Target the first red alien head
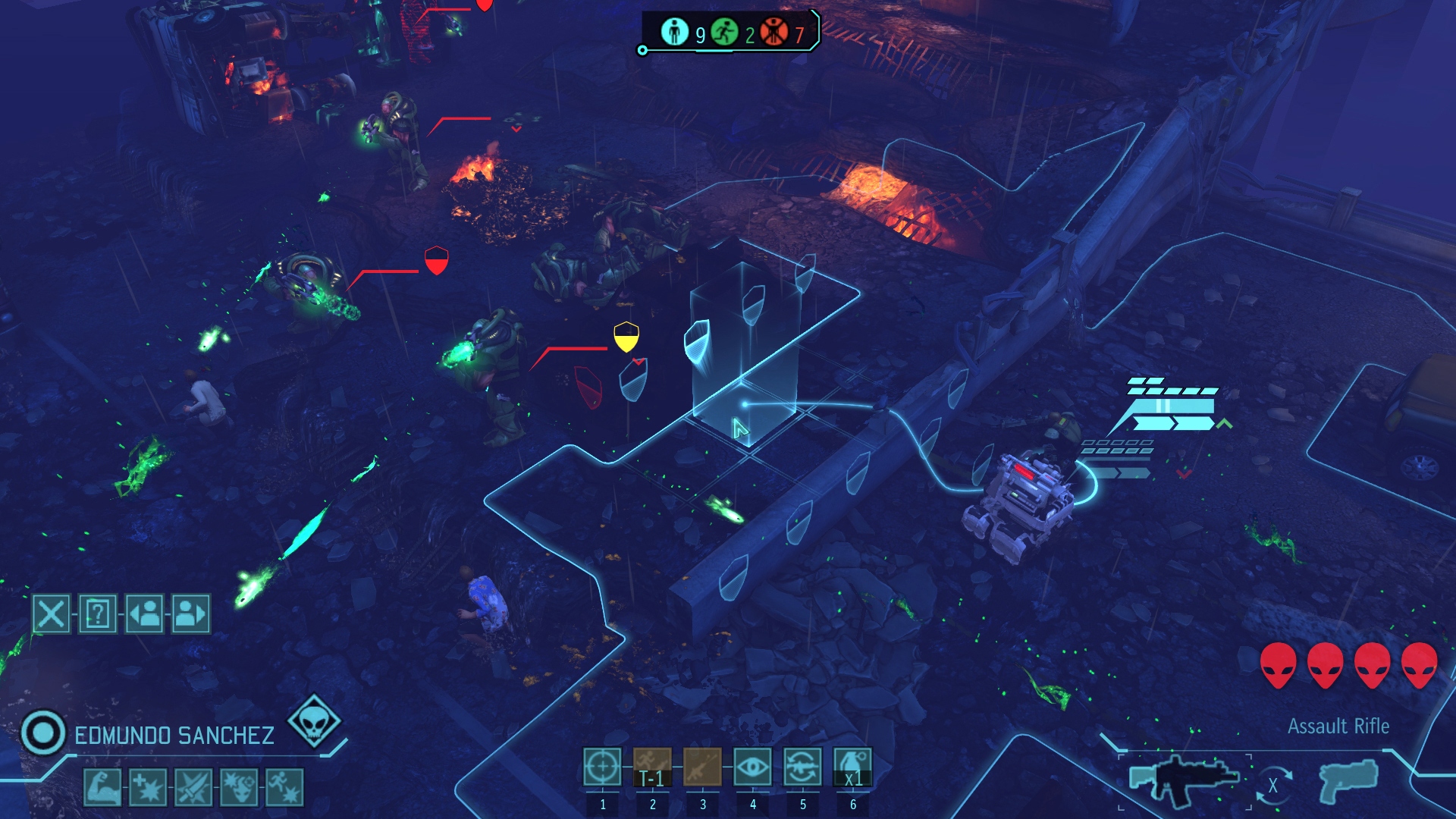This screenshot has width=1456, height=819. click(1278, 665)
